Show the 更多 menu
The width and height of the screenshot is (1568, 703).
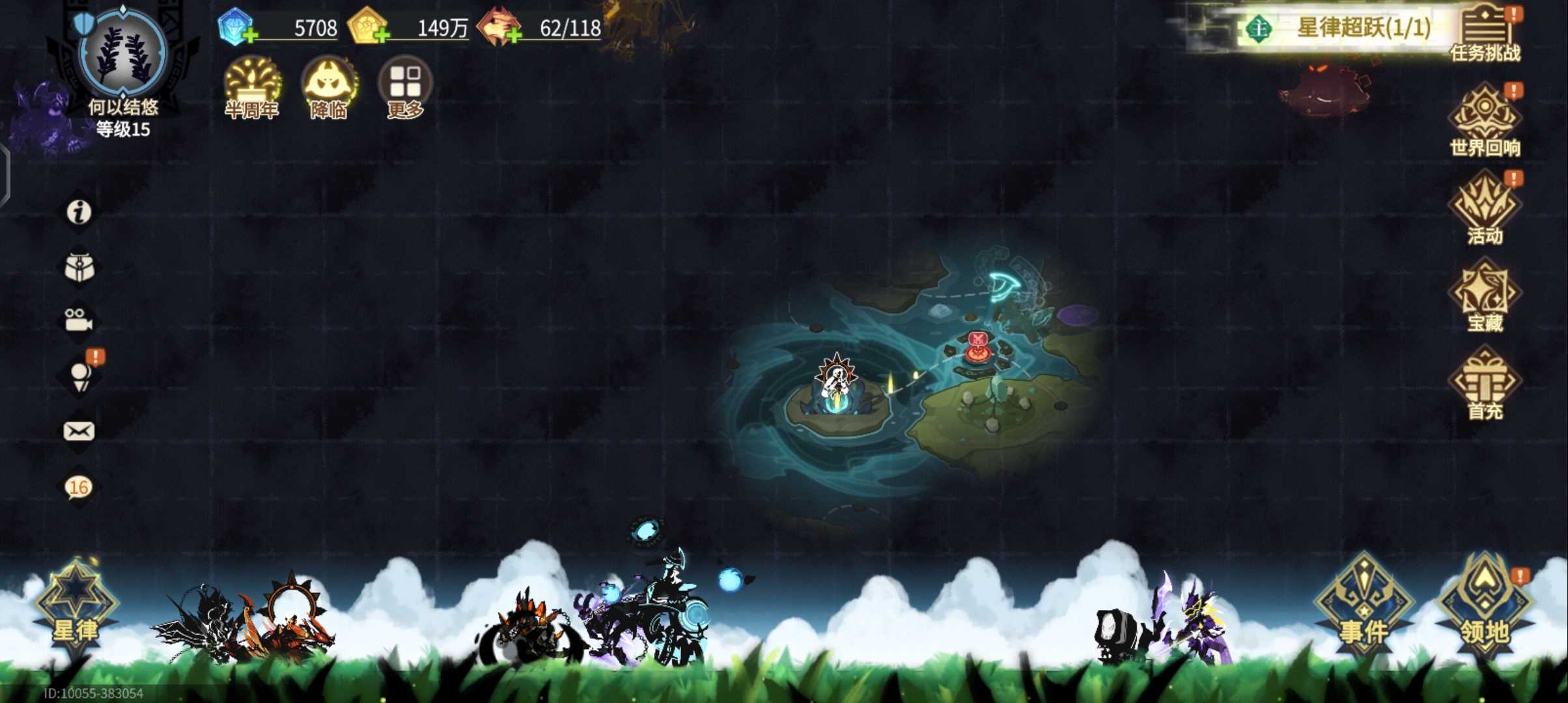click(404, 88)
